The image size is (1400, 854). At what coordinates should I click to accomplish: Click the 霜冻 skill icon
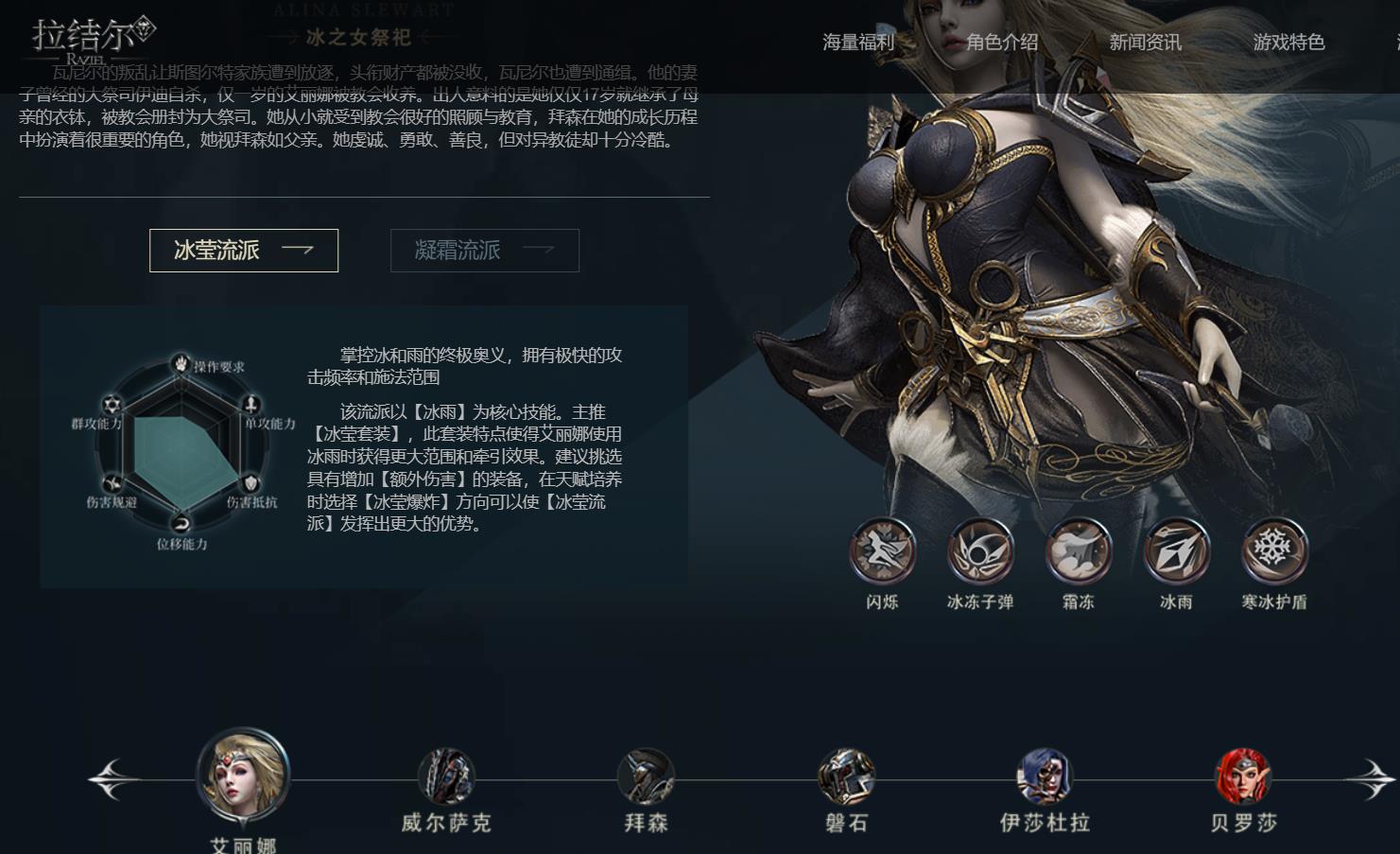click(1077, 549)
